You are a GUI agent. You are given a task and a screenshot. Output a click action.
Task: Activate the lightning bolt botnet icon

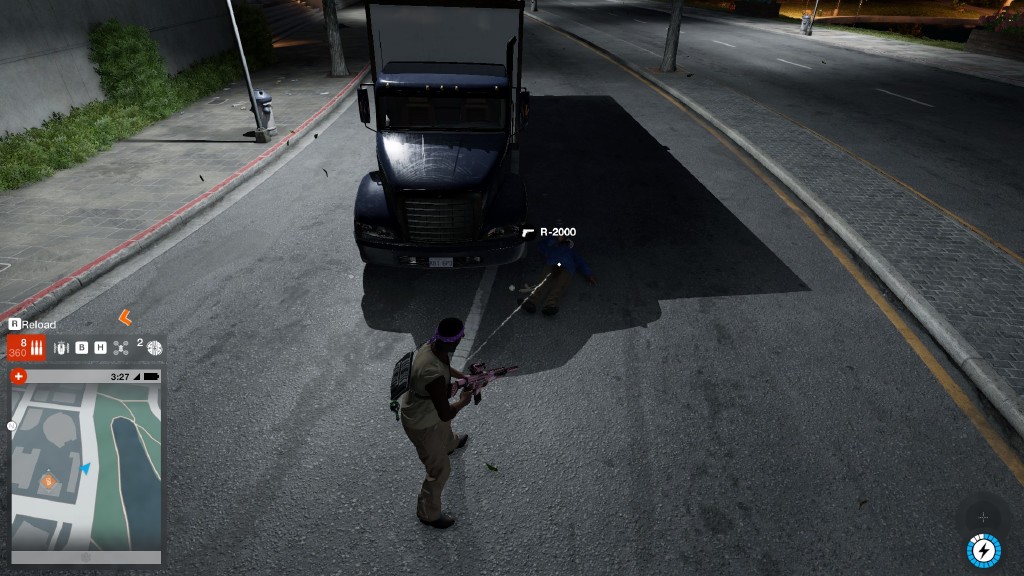click(983, 550)
